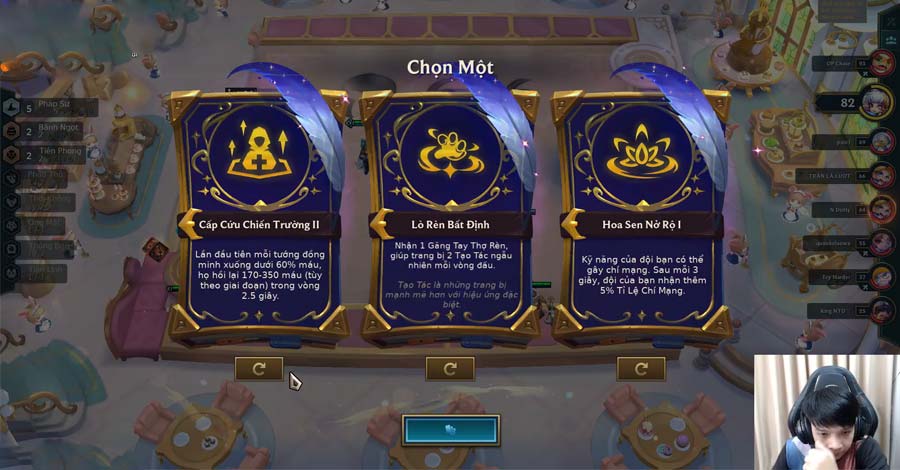Viewport: 900px width, 470px height.
Task: Select TRẦN LÃ LƯỚT in the player list
Action: [882, 176]
